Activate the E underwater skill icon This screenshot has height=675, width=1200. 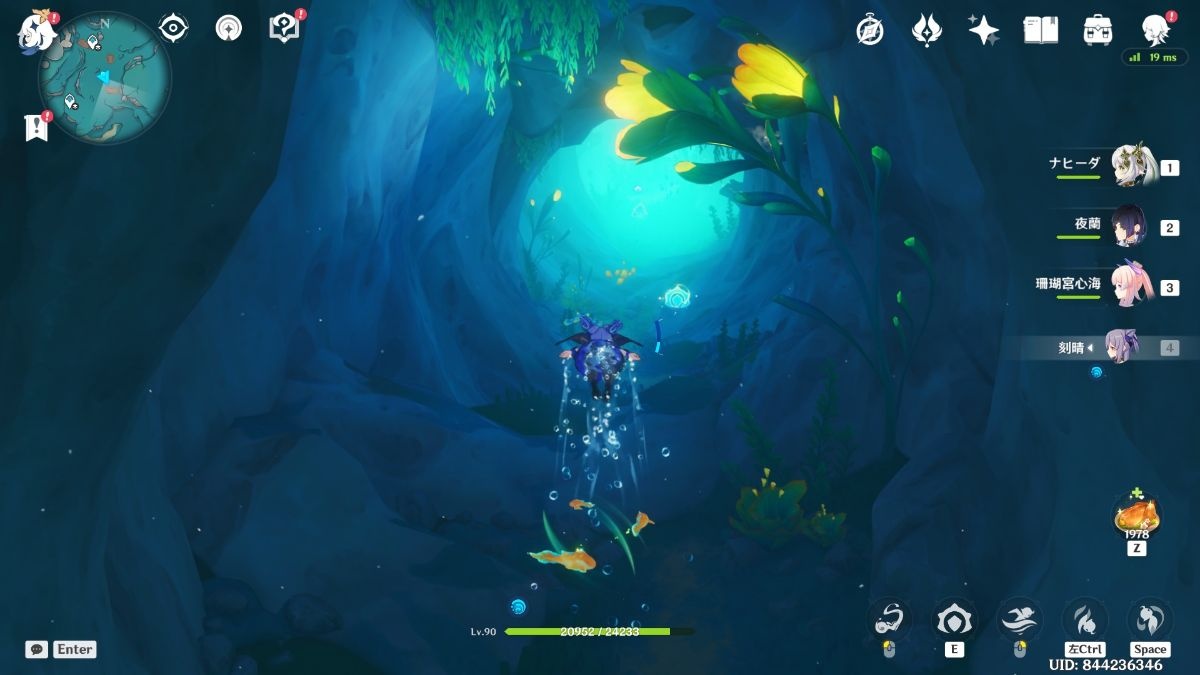pyautogui.click(x=954, y=620)
